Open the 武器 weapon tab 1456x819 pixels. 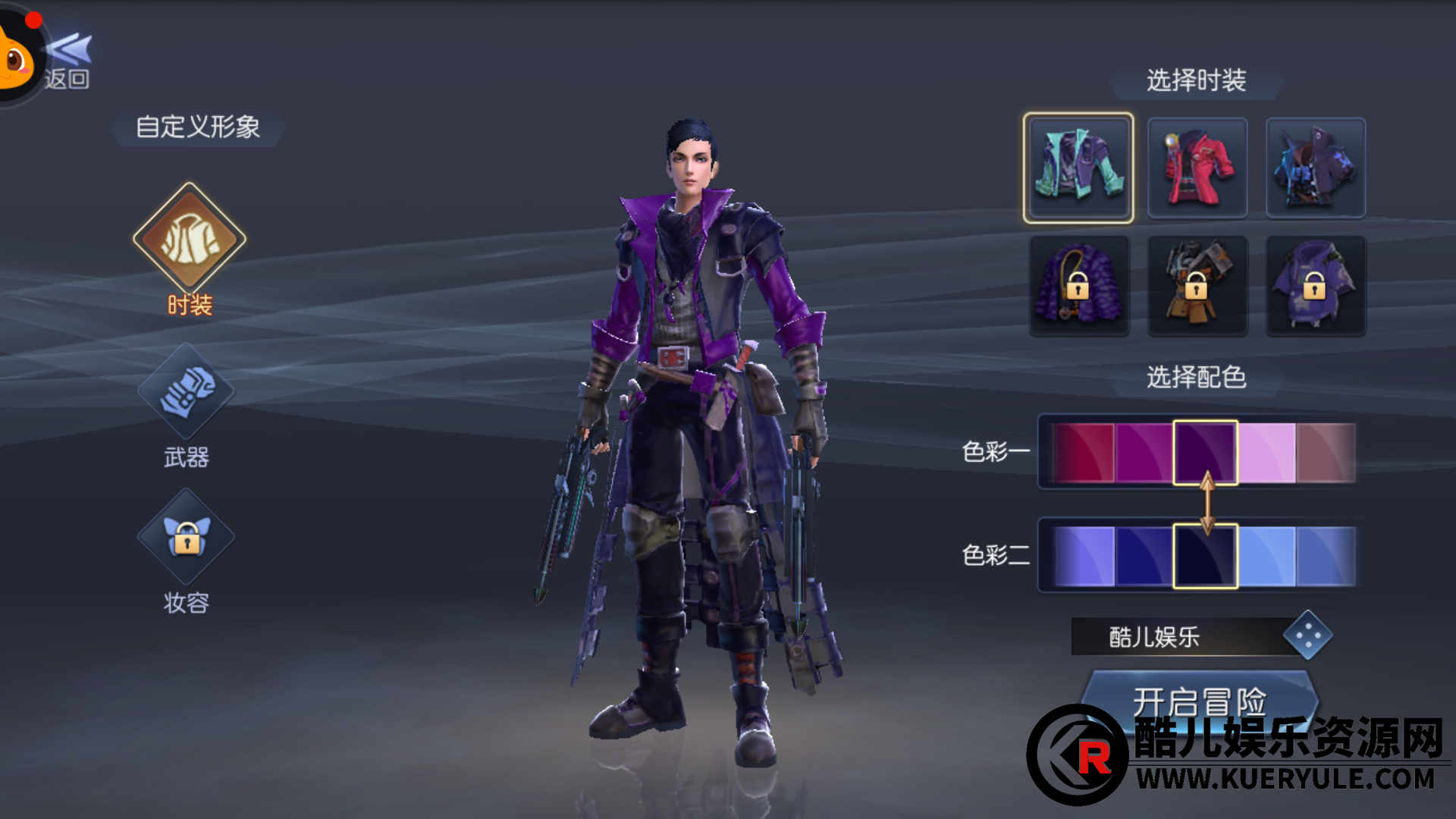pos(186,392)
